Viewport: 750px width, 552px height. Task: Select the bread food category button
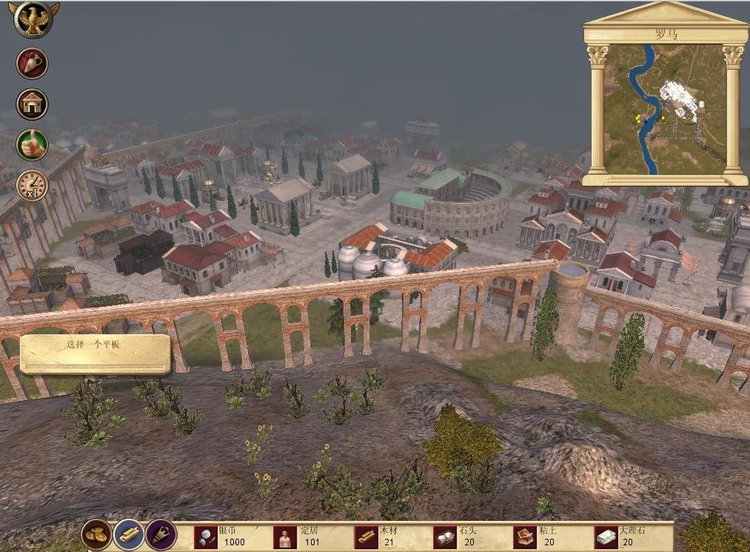point(97,534)
